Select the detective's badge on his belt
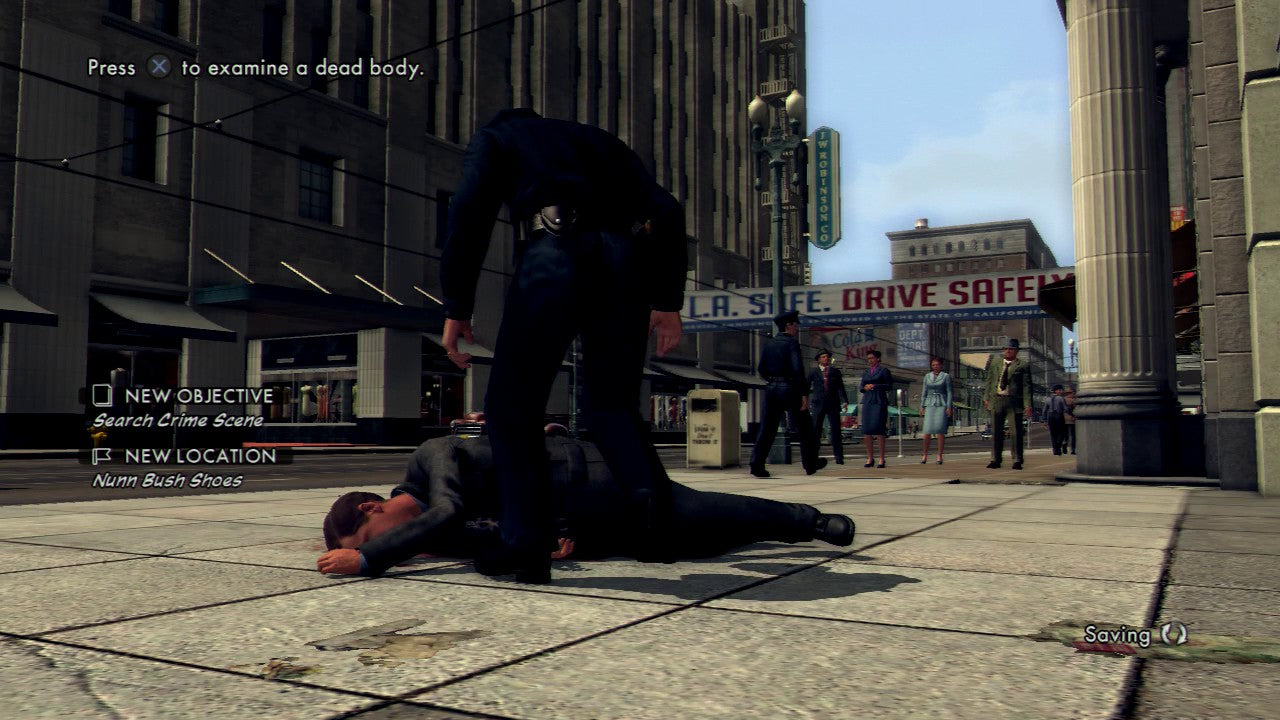The image size is (1280, 720). tap(549, 212)
